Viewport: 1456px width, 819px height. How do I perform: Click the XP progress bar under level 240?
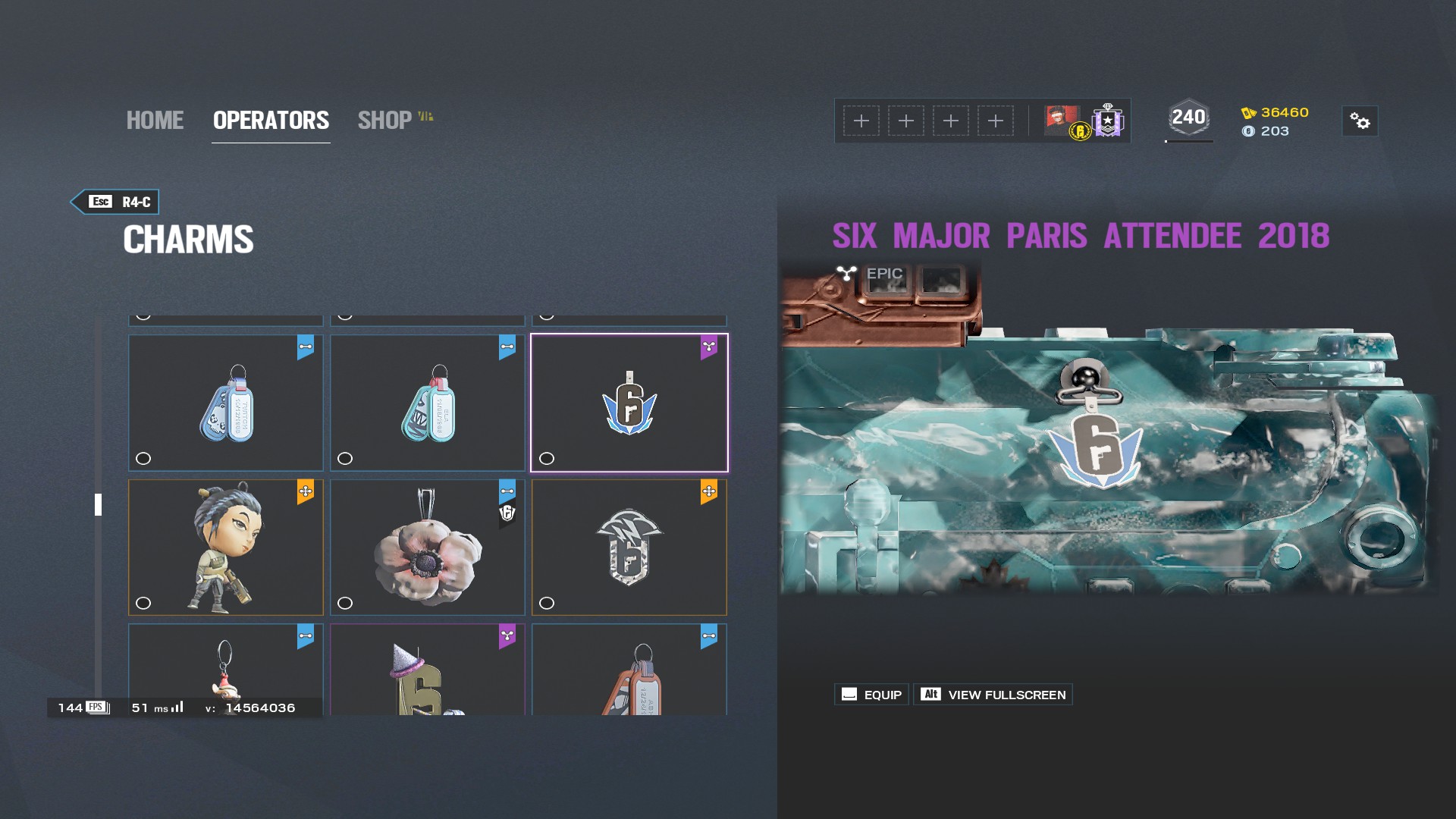click(1188, 140)
